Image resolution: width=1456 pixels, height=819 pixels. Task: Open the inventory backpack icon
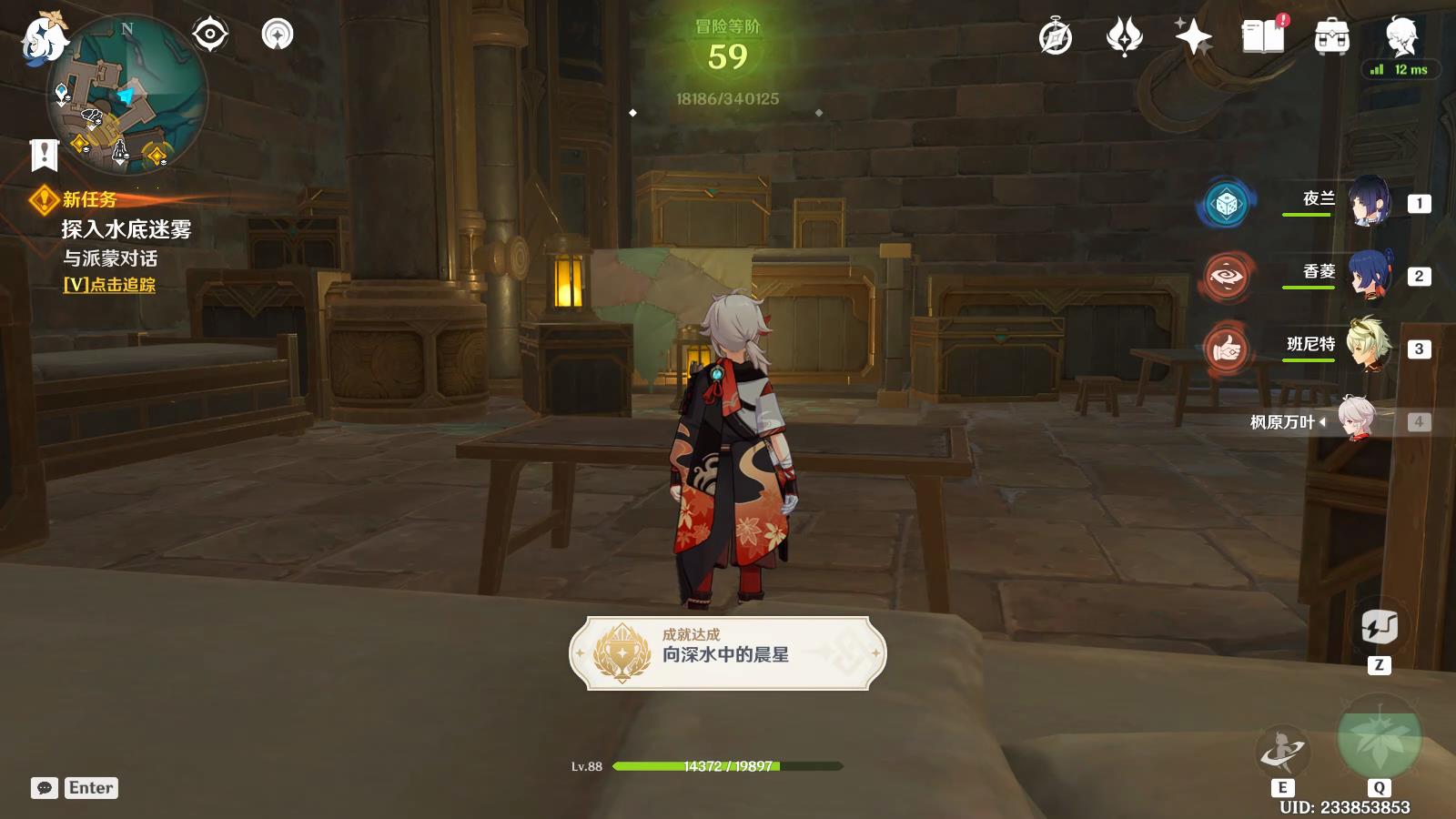[x=1330, y=38]
